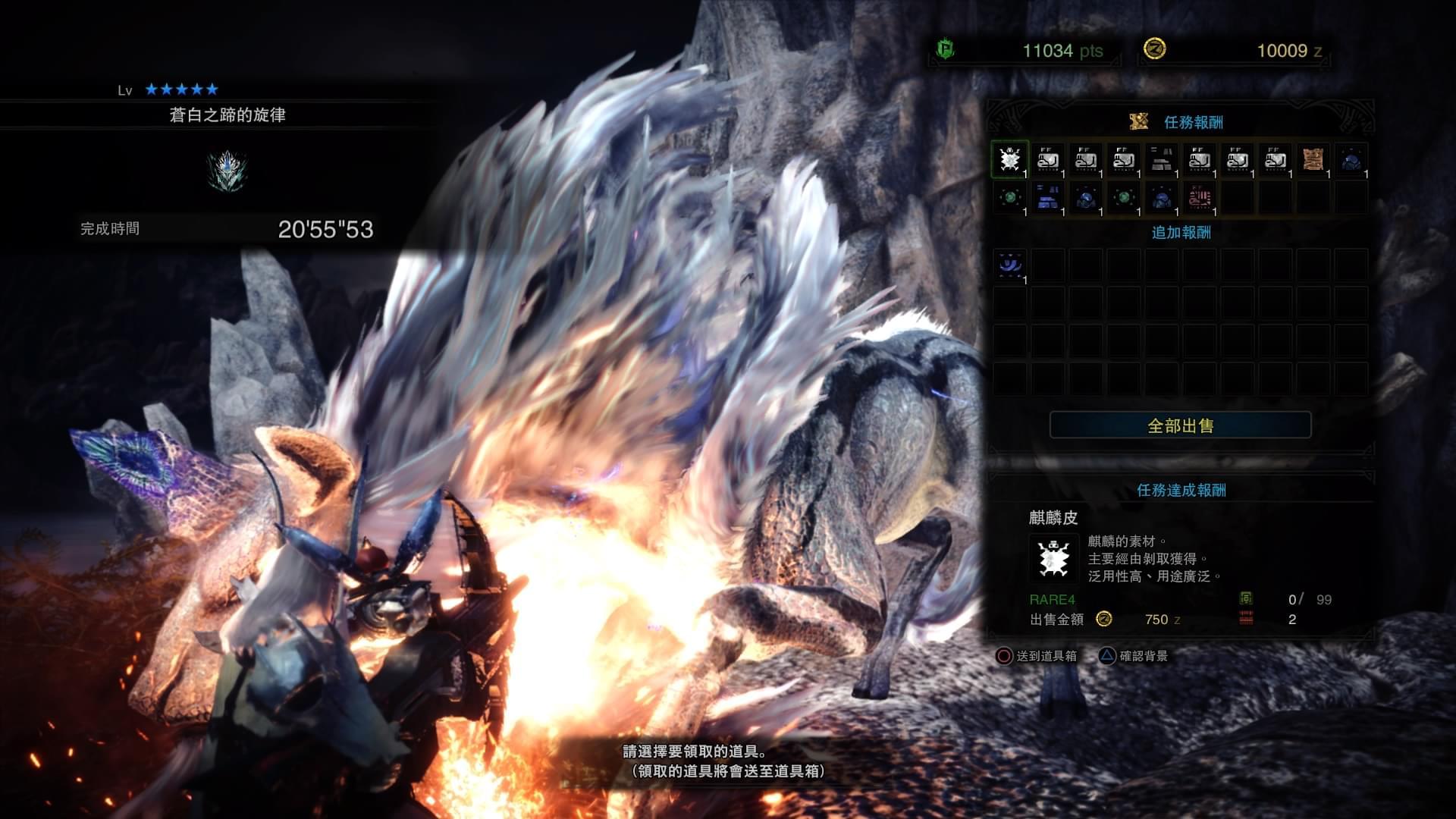Choose the red ticket reward item
The image size is (1456, 819).
[1199, 198]
